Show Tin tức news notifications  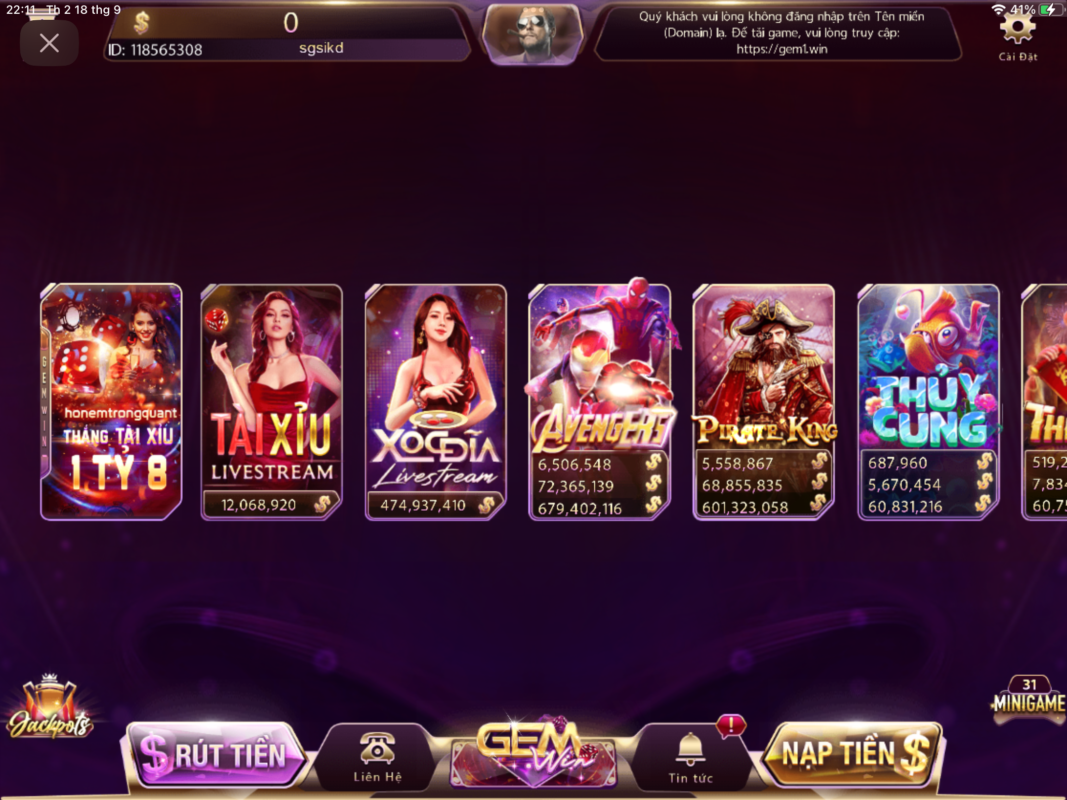tap(690, 757)
